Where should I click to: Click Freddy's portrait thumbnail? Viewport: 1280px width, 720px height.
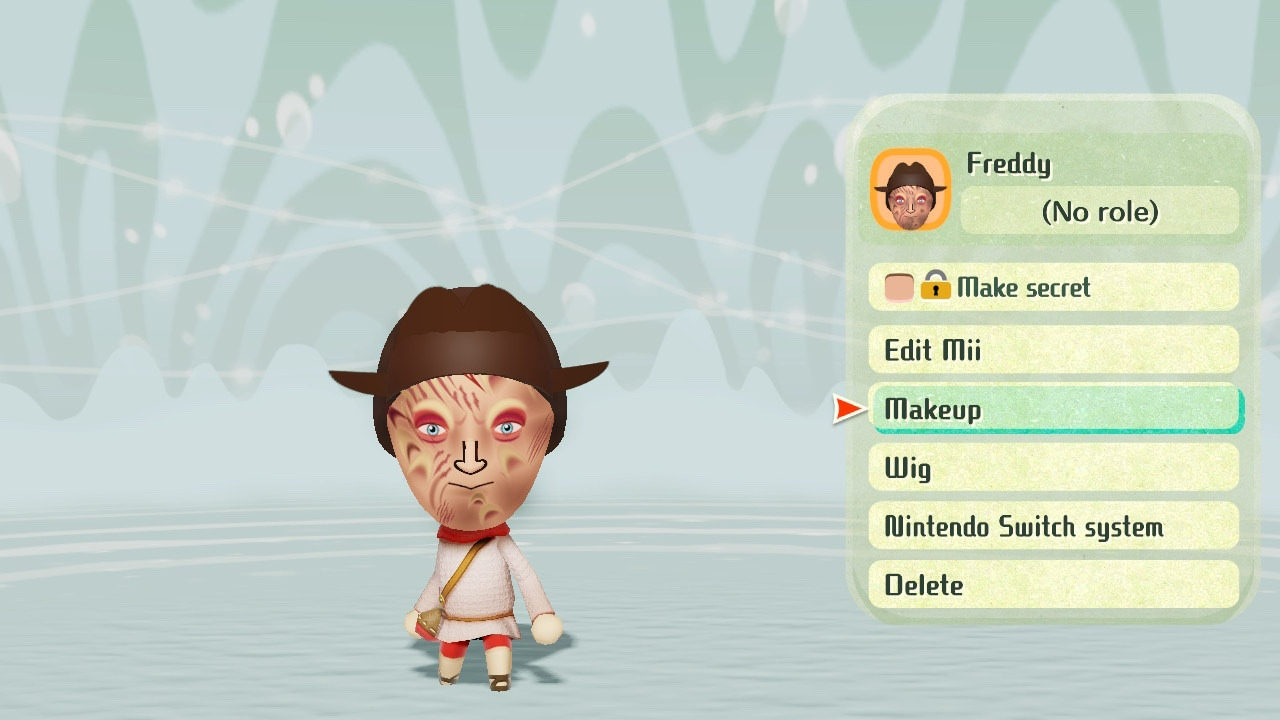pyautogui.click(x=910, y=190)
